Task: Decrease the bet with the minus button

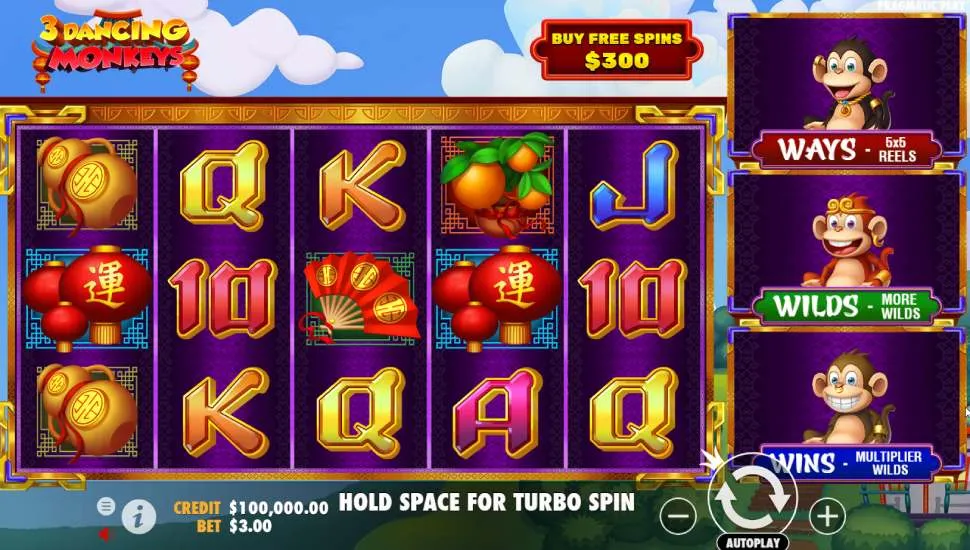Action: point(678,516)
